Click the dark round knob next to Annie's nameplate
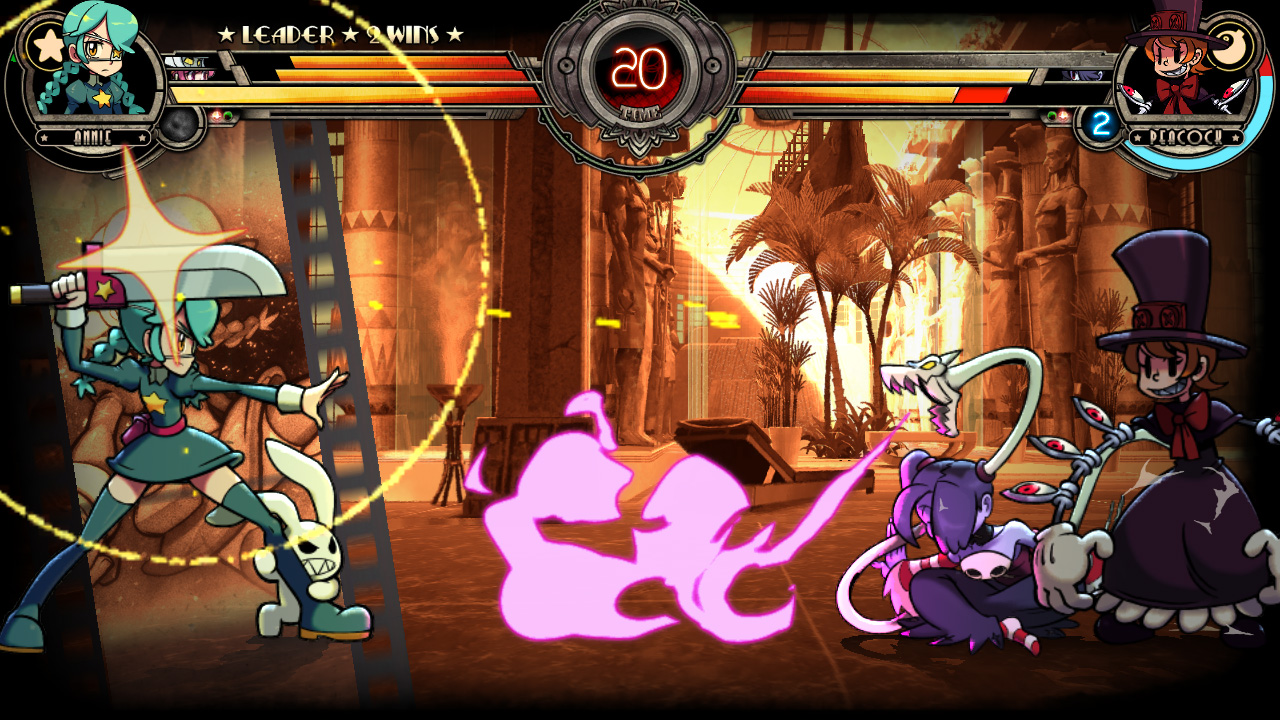The width and height of the screenshot is (1280, 720). (x=178, y=125)
